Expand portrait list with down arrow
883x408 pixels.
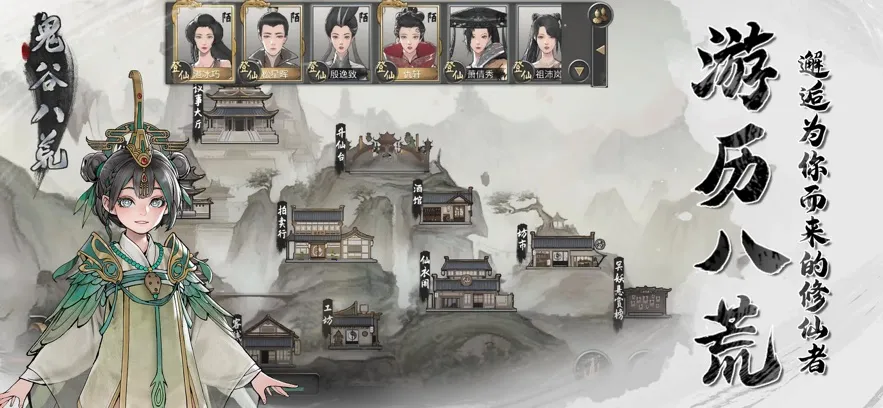pos(577,69)
